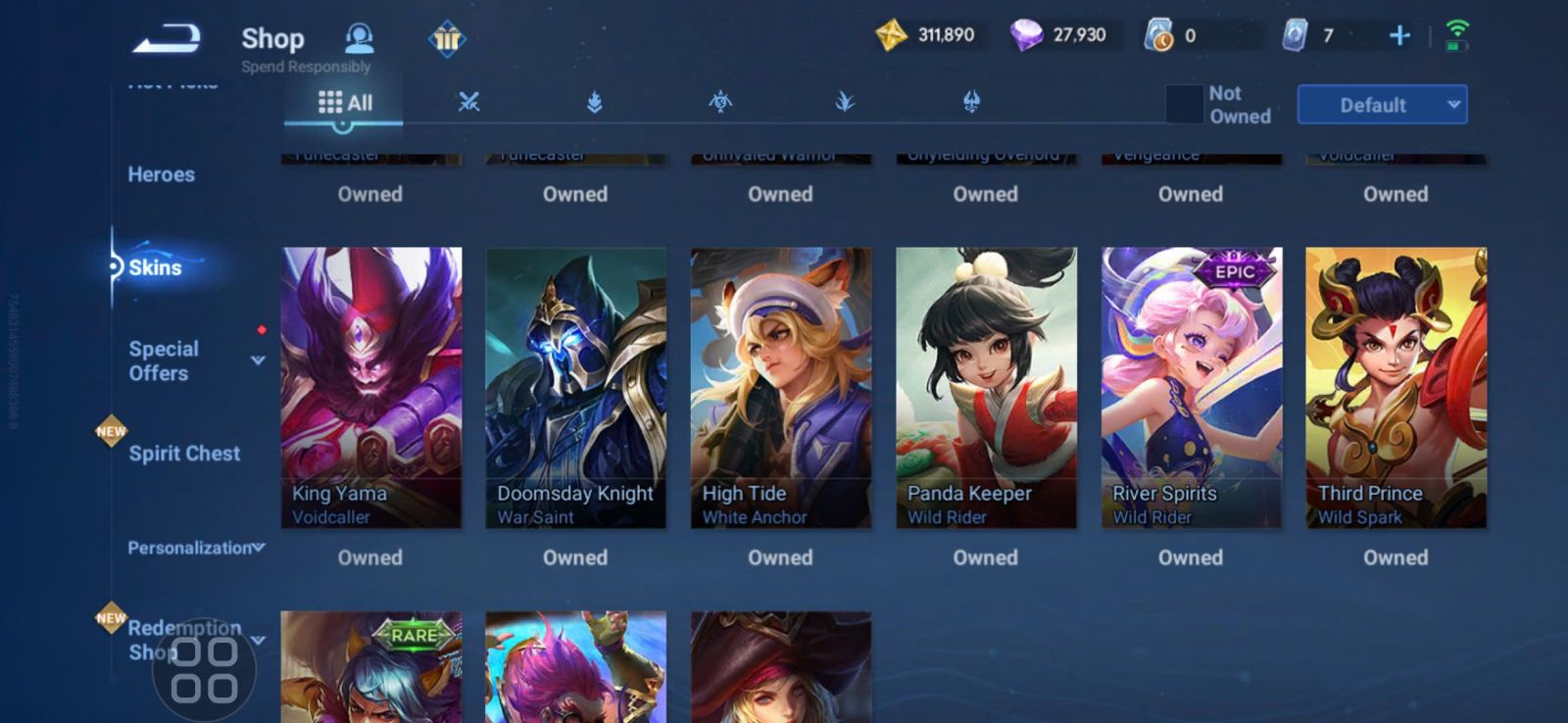Filter skins by crossed swords role icon
Screen dimensions: 1568x723
pos(469,101)
